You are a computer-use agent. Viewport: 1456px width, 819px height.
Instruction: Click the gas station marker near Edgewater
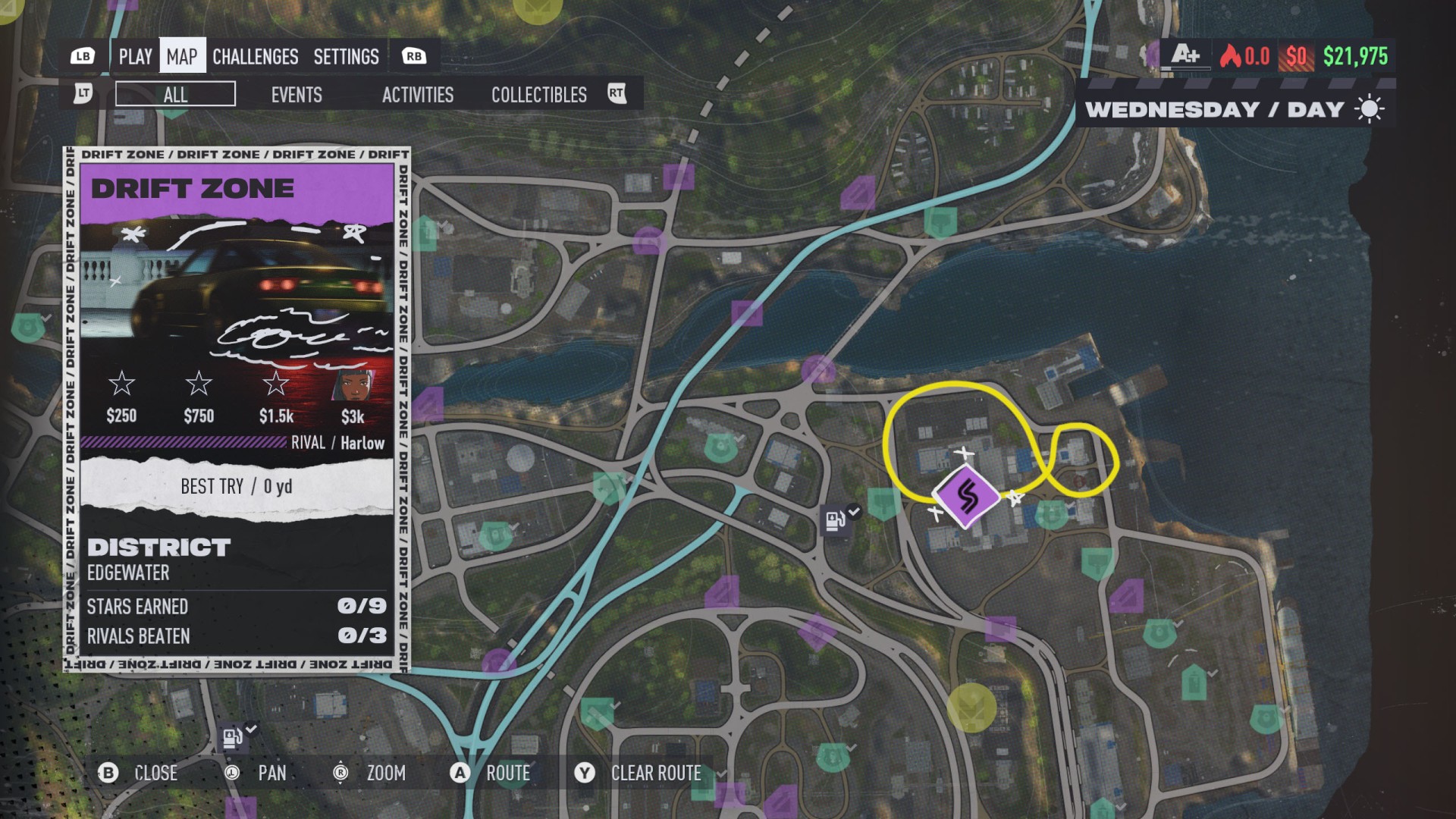tap(836, 521)
